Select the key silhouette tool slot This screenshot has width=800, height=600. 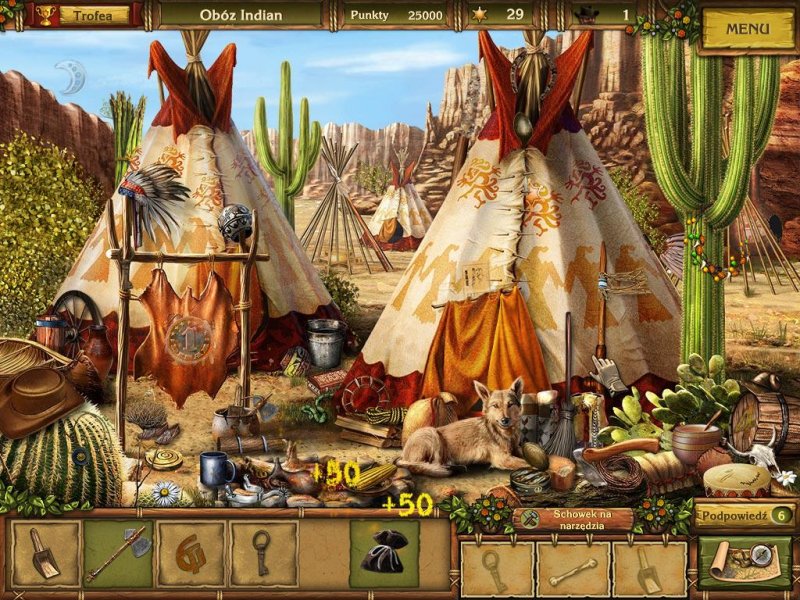tap(496, 570)
